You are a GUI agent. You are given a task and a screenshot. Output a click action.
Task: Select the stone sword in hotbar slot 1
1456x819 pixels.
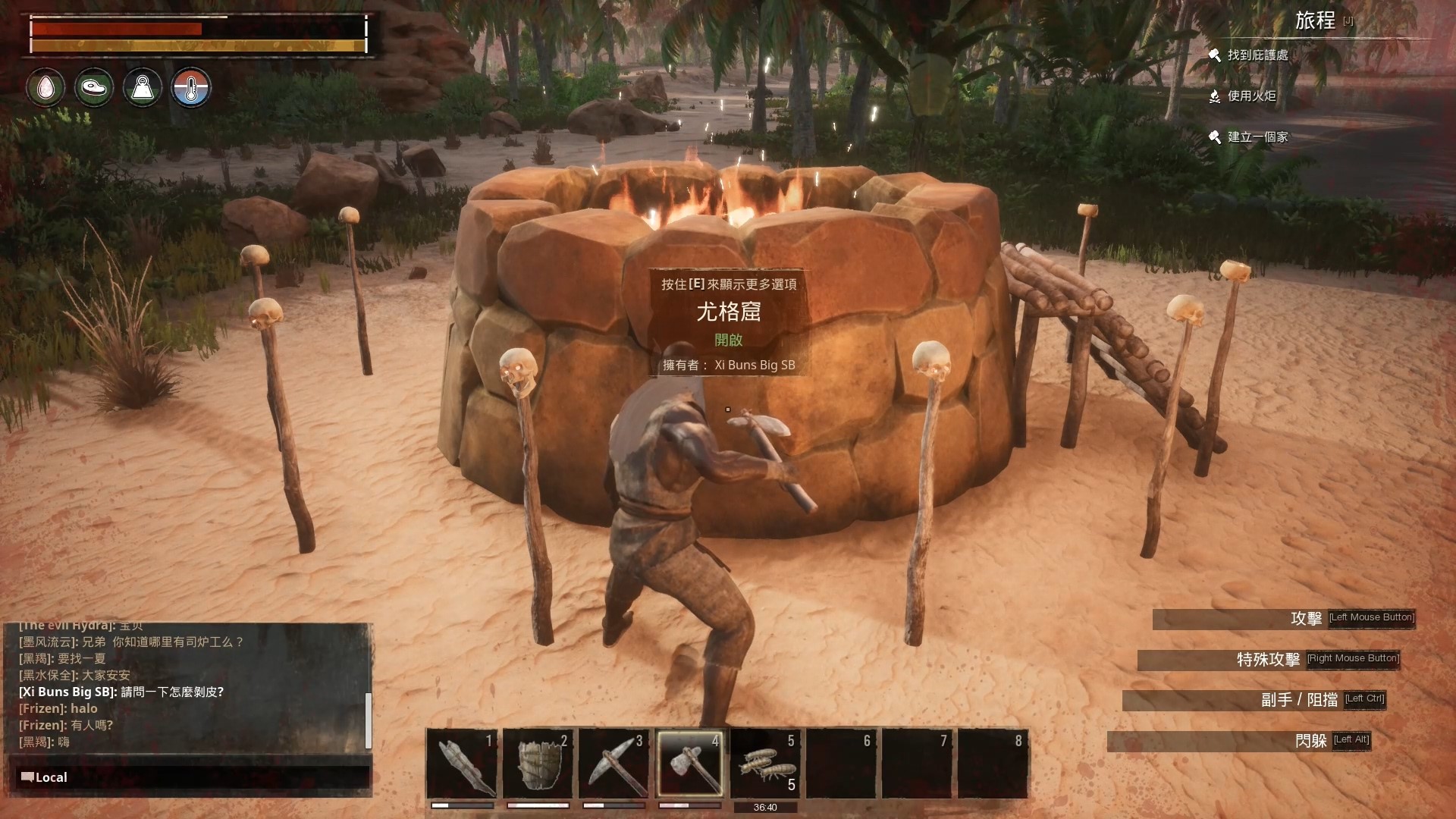(x=462, y=763)
